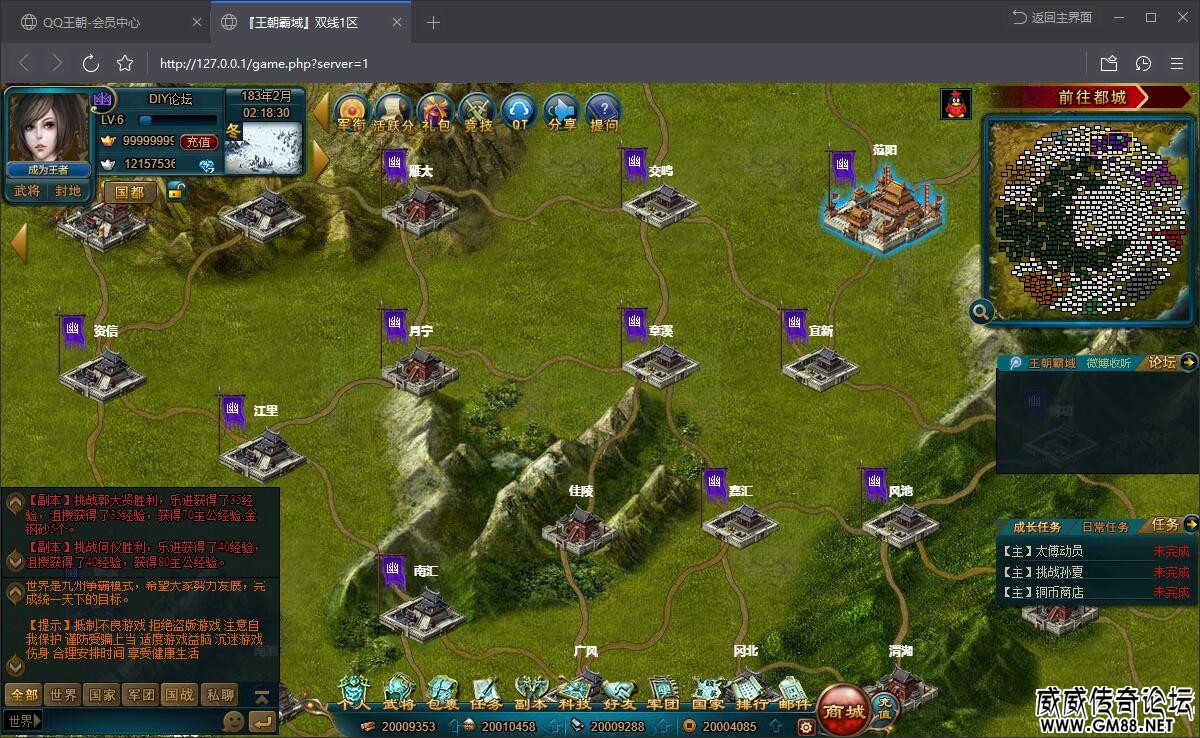The image size is (1200, 738).
Task: Switch chat to the 军团 legion channel
Action: [x=141, y=694]
